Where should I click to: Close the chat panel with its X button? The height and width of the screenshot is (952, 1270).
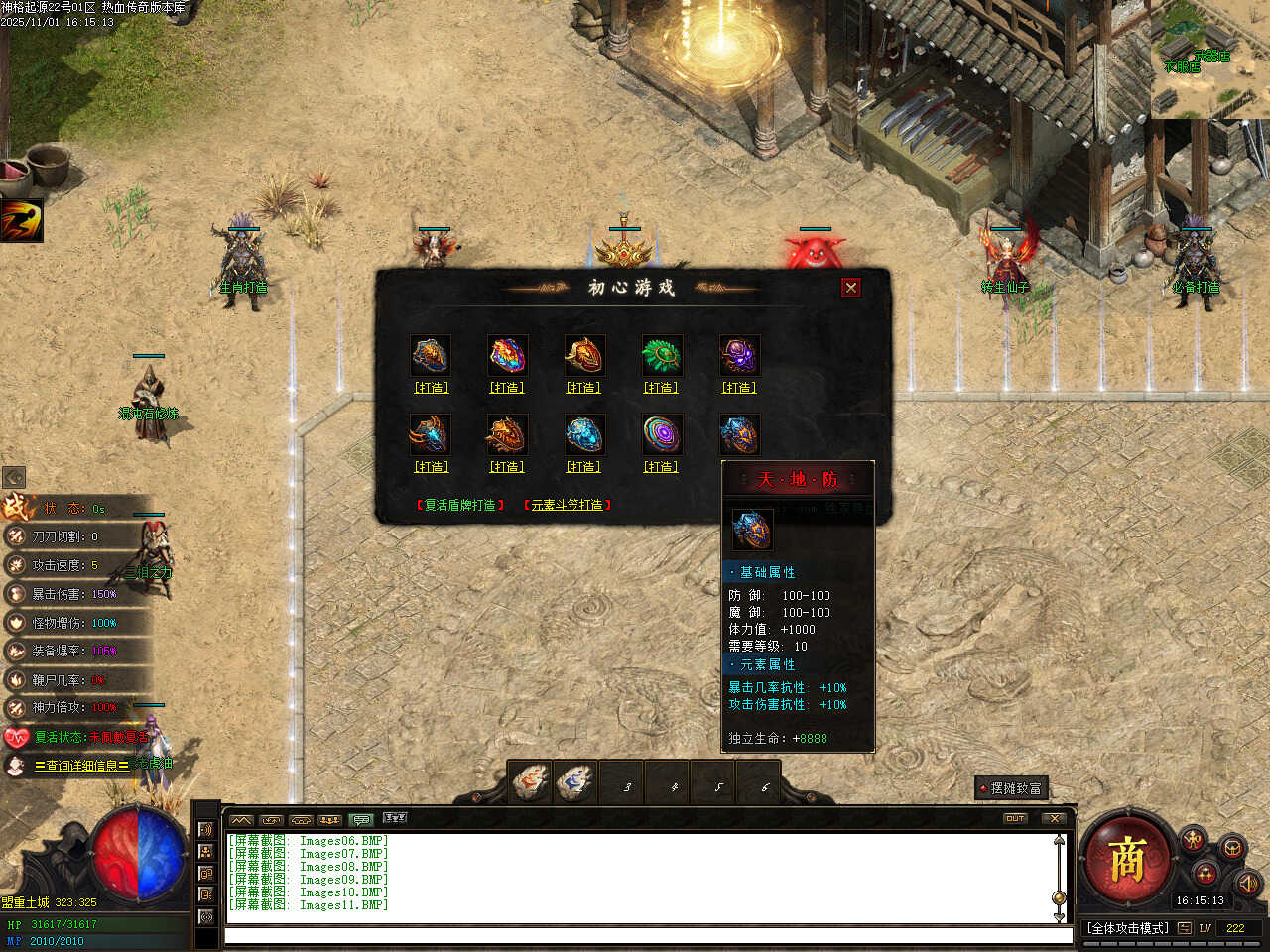tap(1055, 819)
